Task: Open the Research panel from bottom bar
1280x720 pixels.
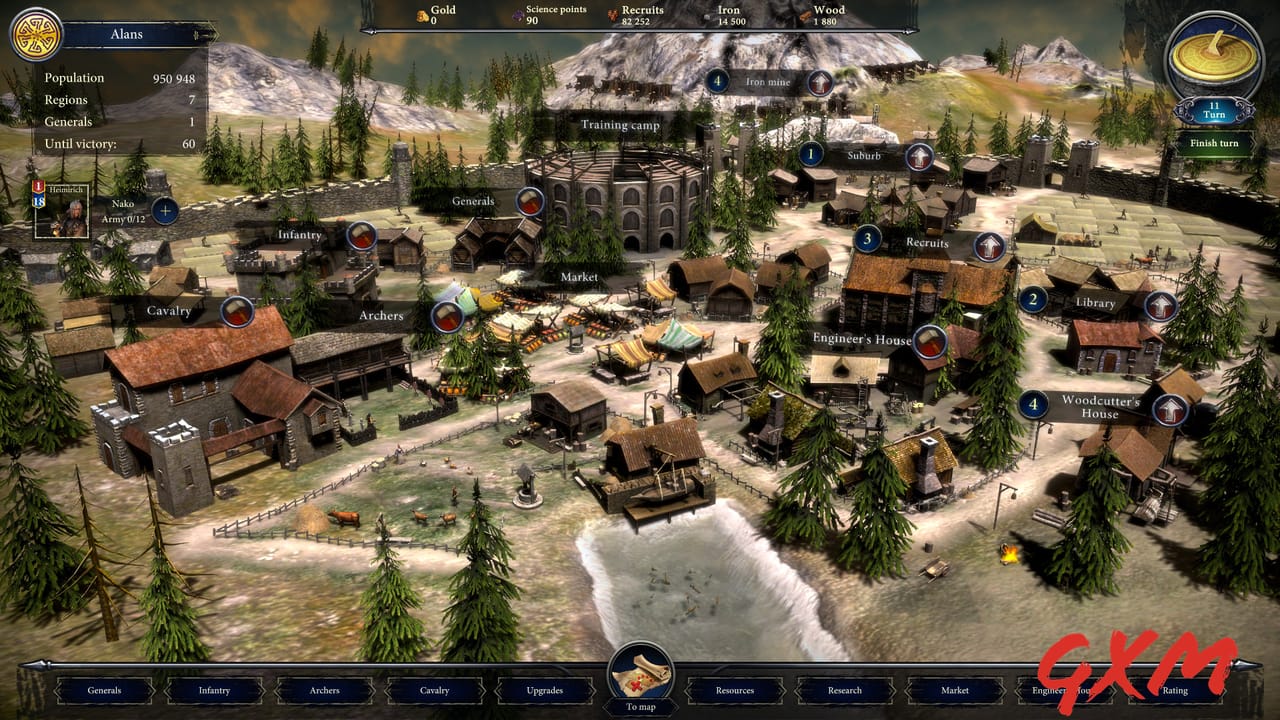Action: pos(845,690)
